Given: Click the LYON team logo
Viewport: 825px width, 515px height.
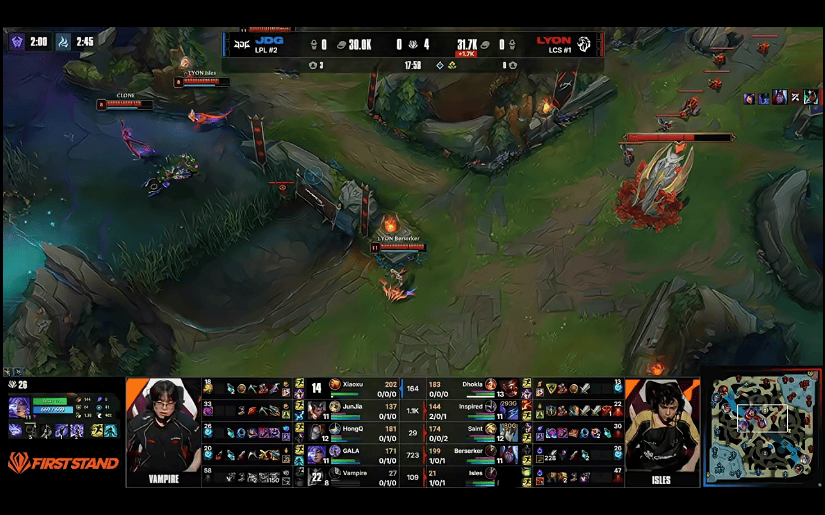Looking at the screenshot, I should click(x=584, y=44).
